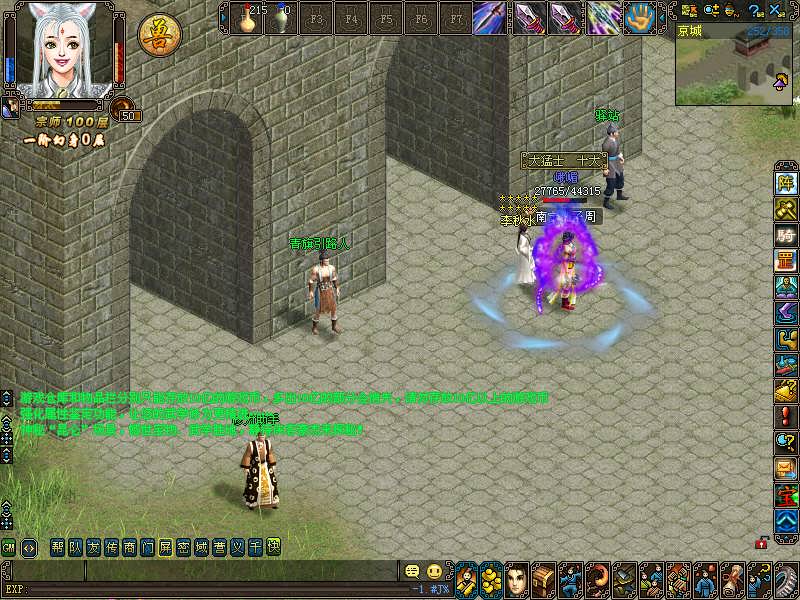Use the open hand skill icon
The image size is (800, 600).
(639, 17)
